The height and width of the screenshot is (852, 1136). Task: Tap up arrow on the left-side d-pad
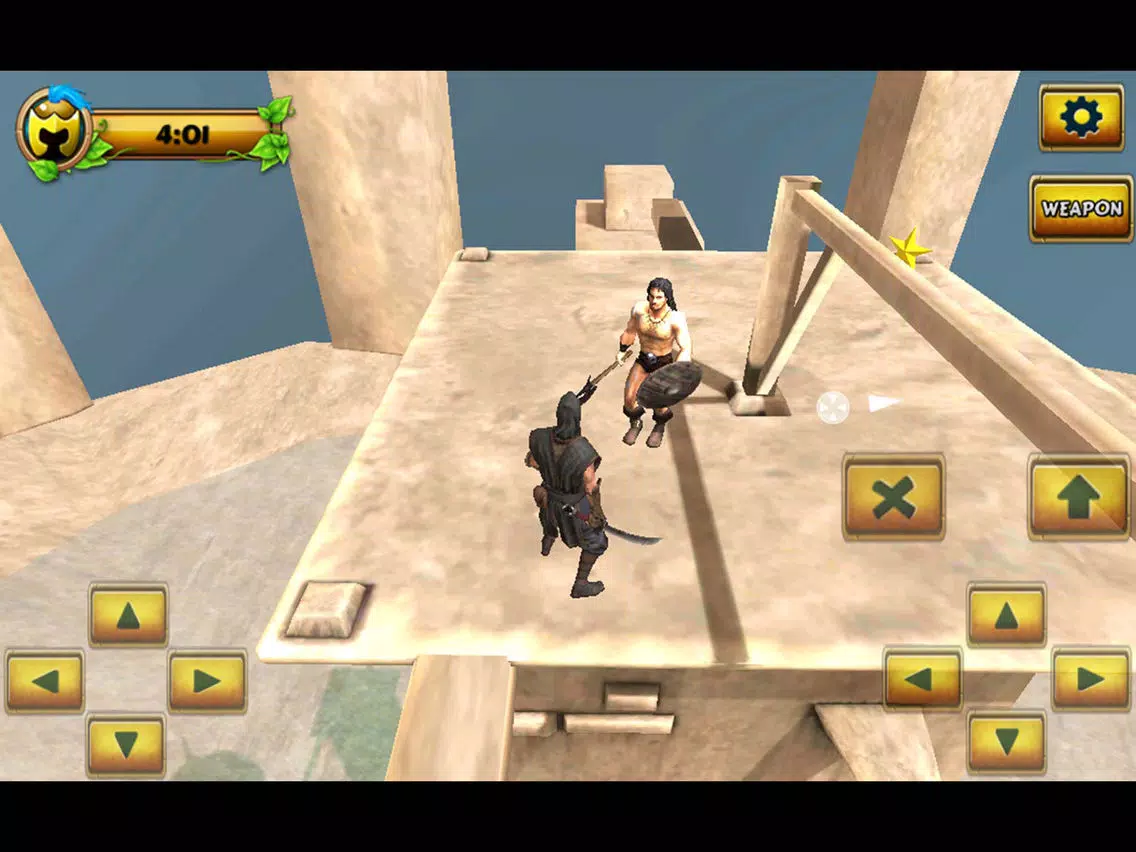pos(128,615)
